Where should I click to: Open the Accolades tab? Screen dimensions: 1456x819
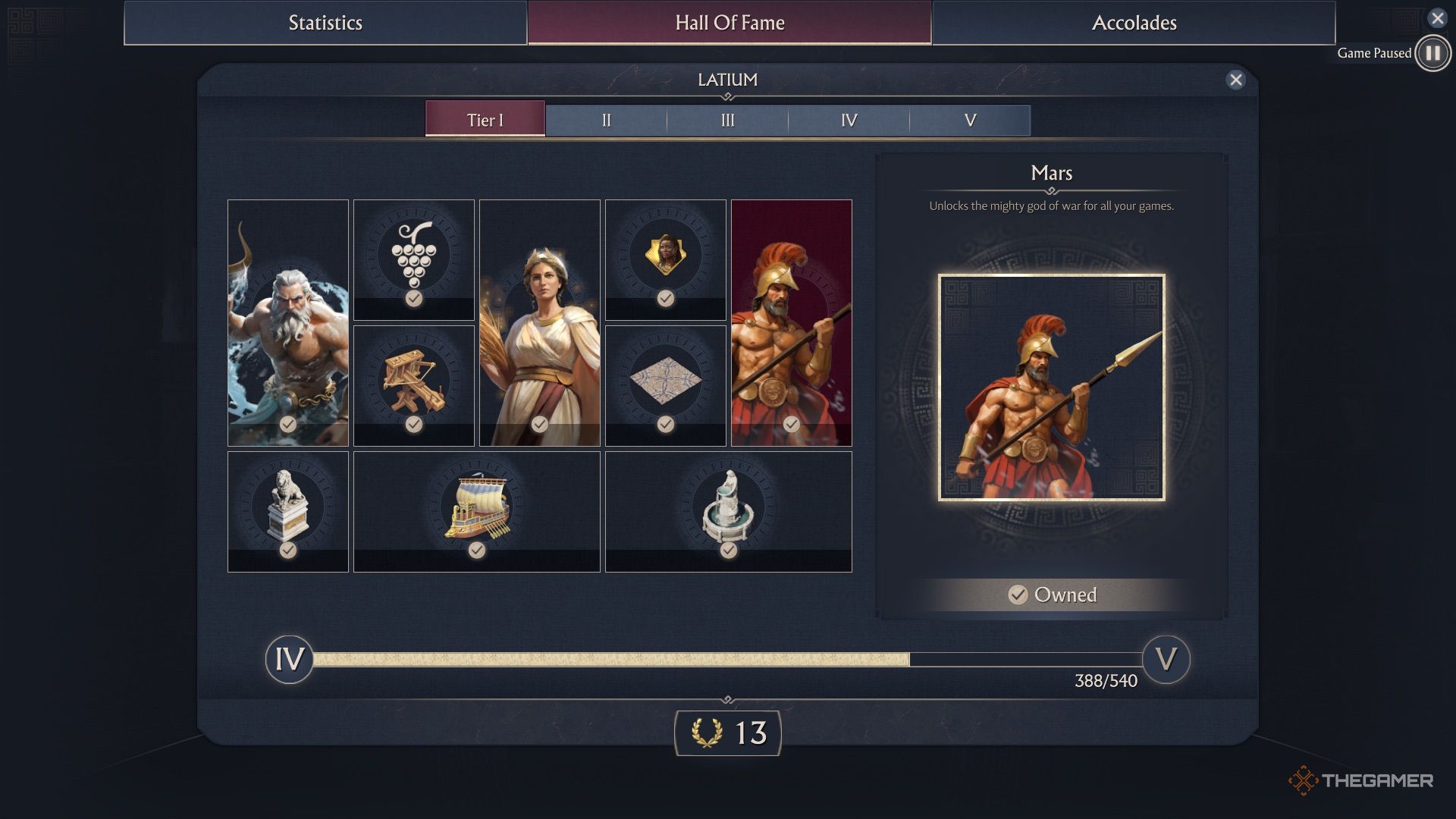[x=1134, y=23]
